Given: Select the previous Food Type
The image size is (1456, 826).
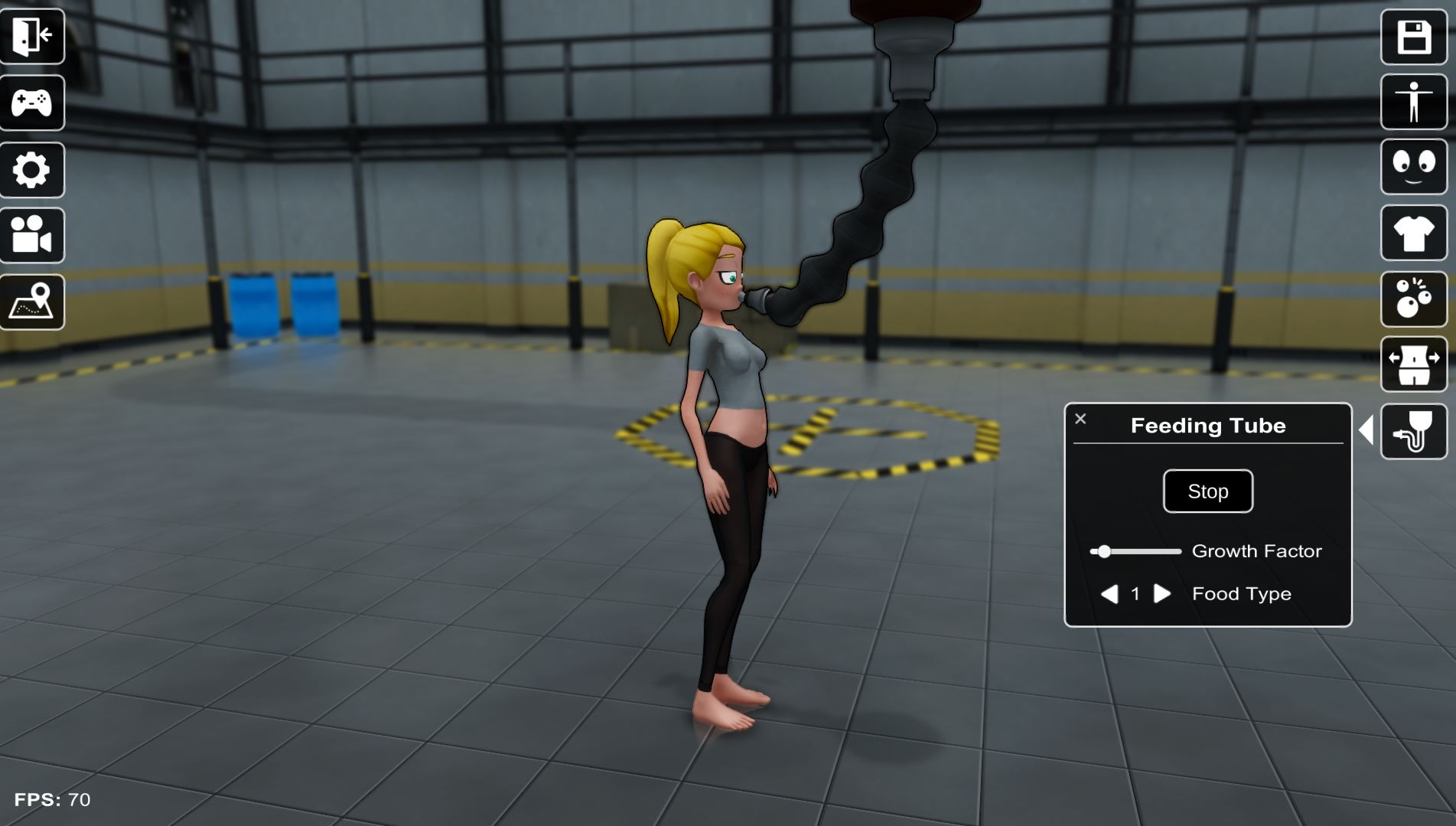Looking at the screenshot, I should coord(1109,594).
